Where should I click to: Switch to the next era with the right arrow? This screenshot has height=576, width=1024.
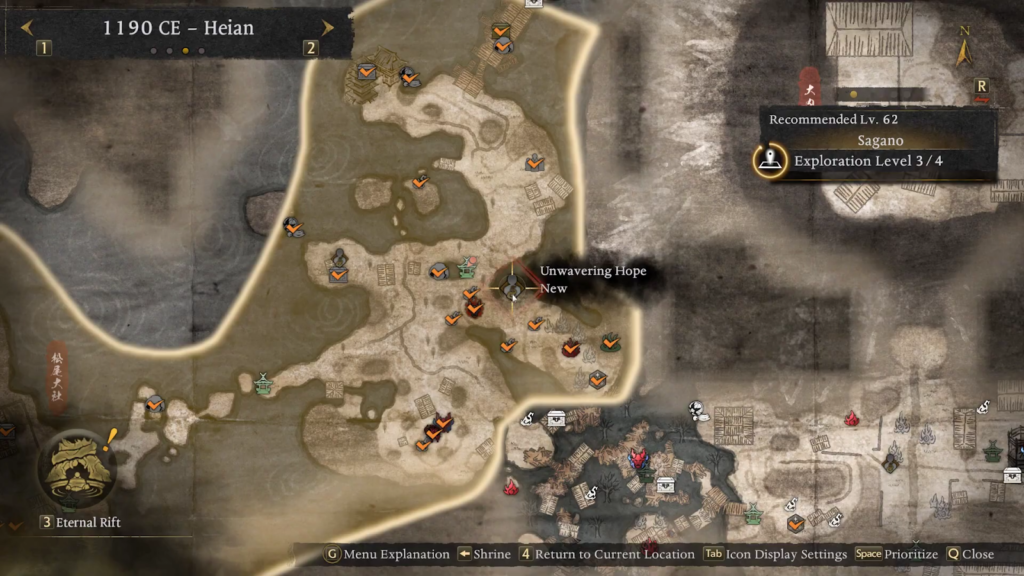327,28
